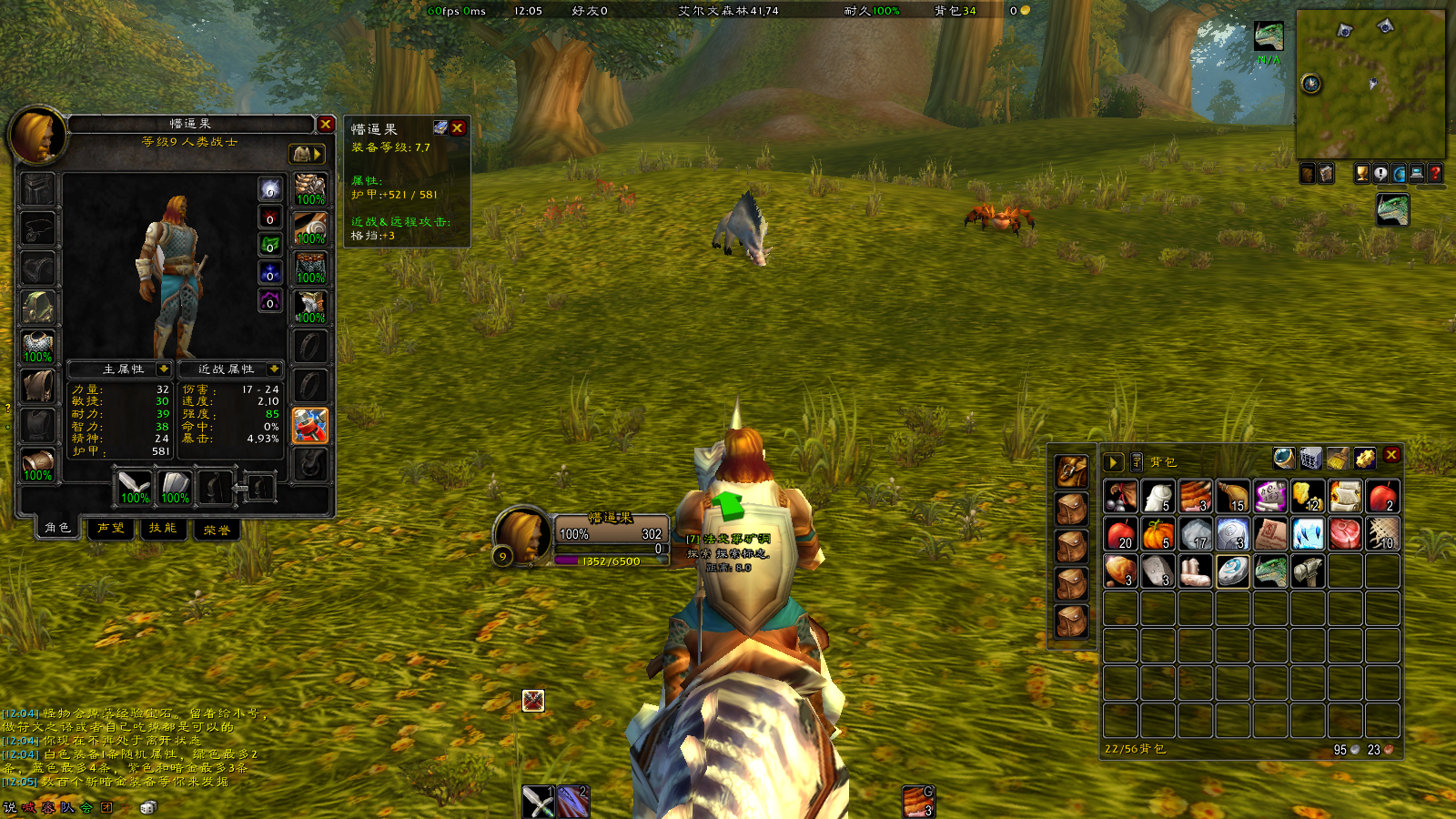
Task: Click the broom sort button in bag
Action: (x=1337, y=458)
